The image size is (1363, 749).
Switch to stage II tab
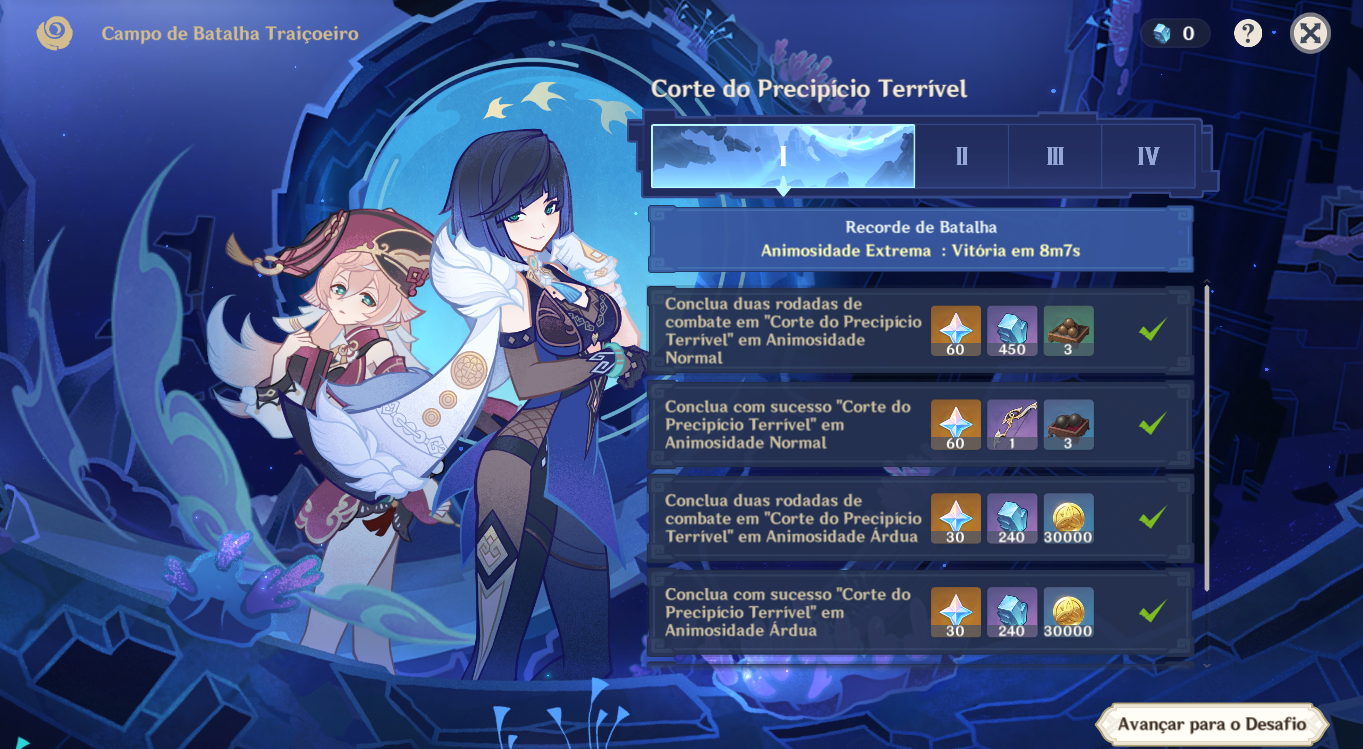tap(961, 156)
